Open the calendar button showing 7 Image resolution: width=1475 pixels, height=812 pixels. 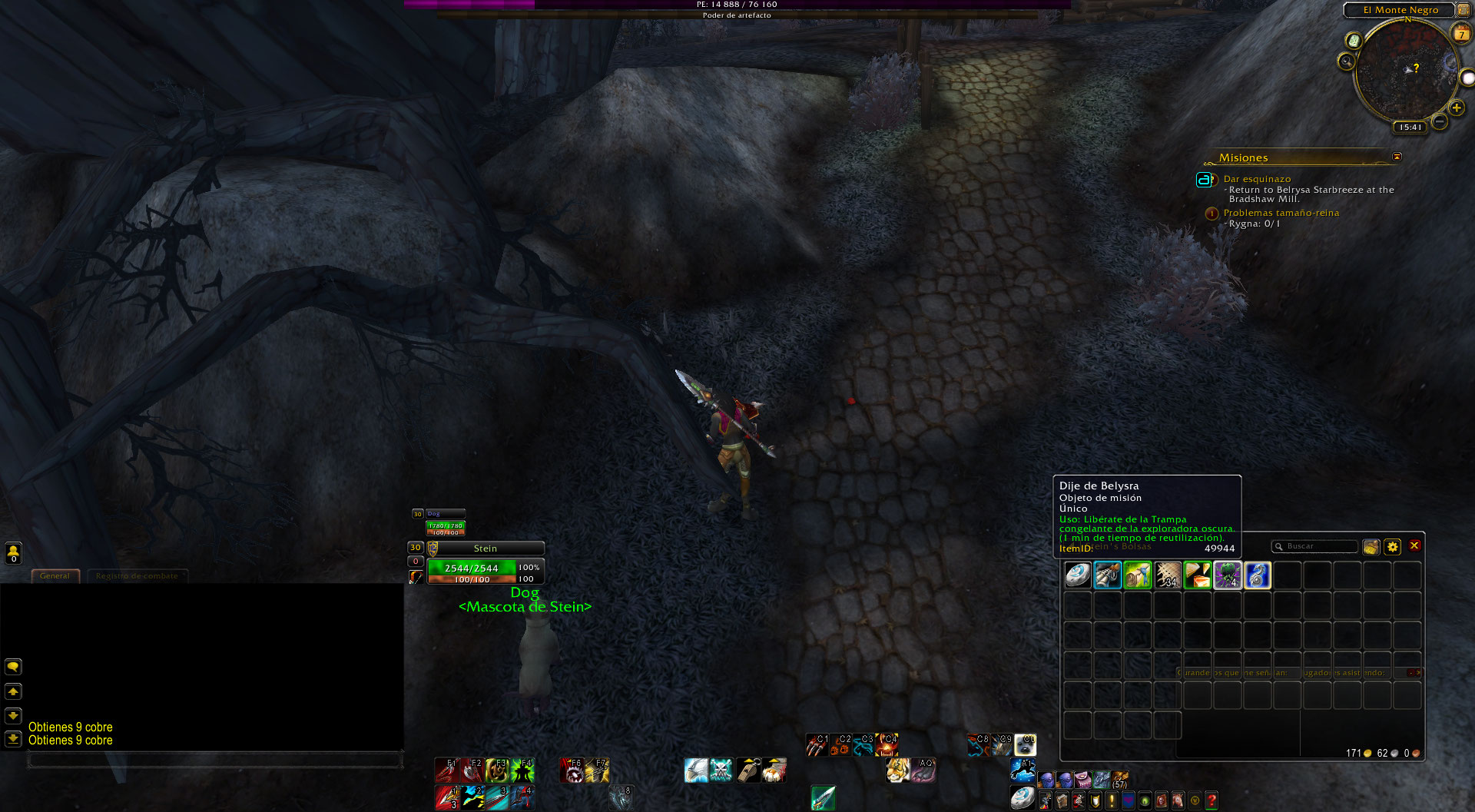(1461, 33)
